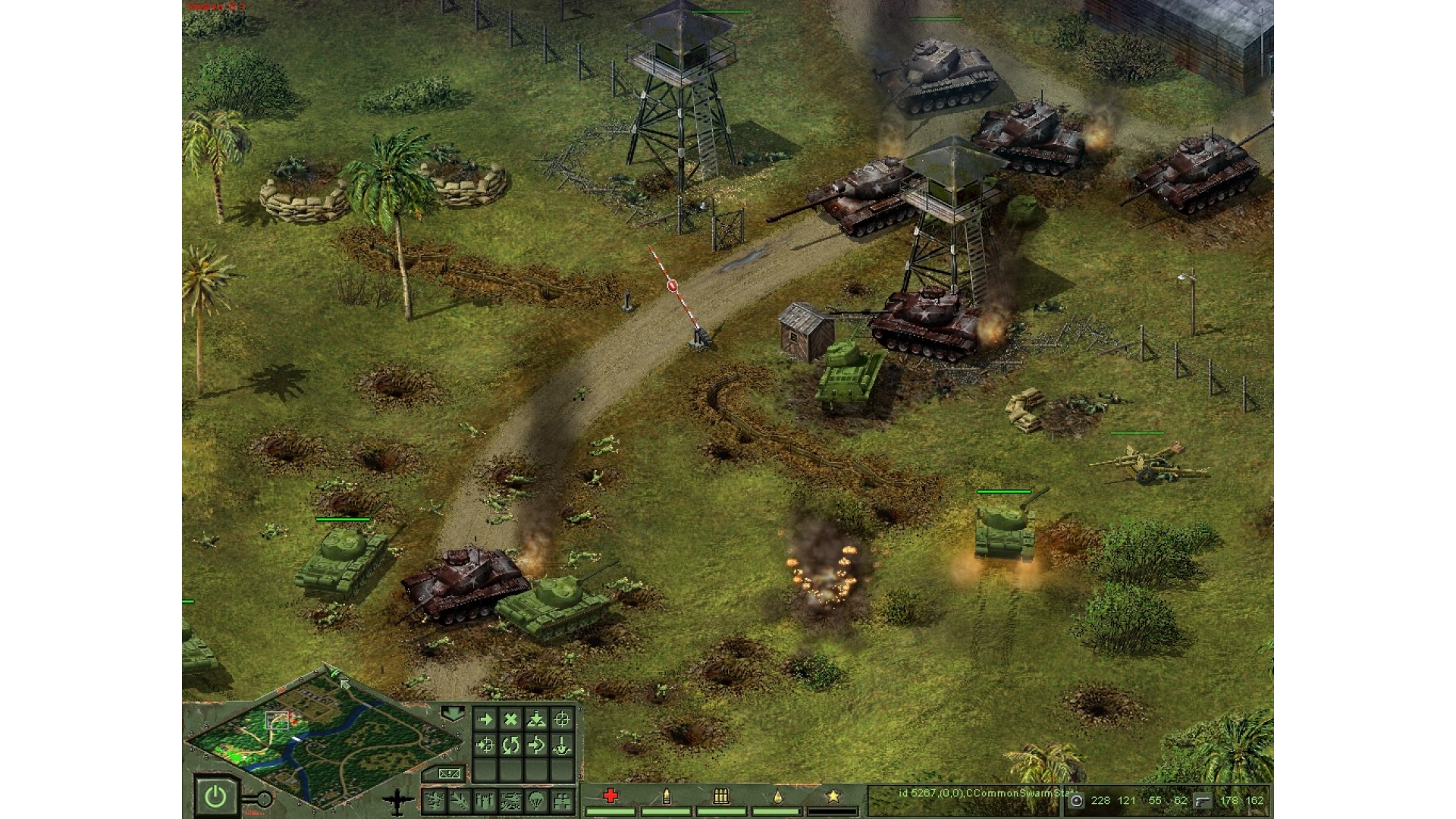Select the arrow-into-crosshair command
This screenshot has width=1456, height=819.
point(485,745)
